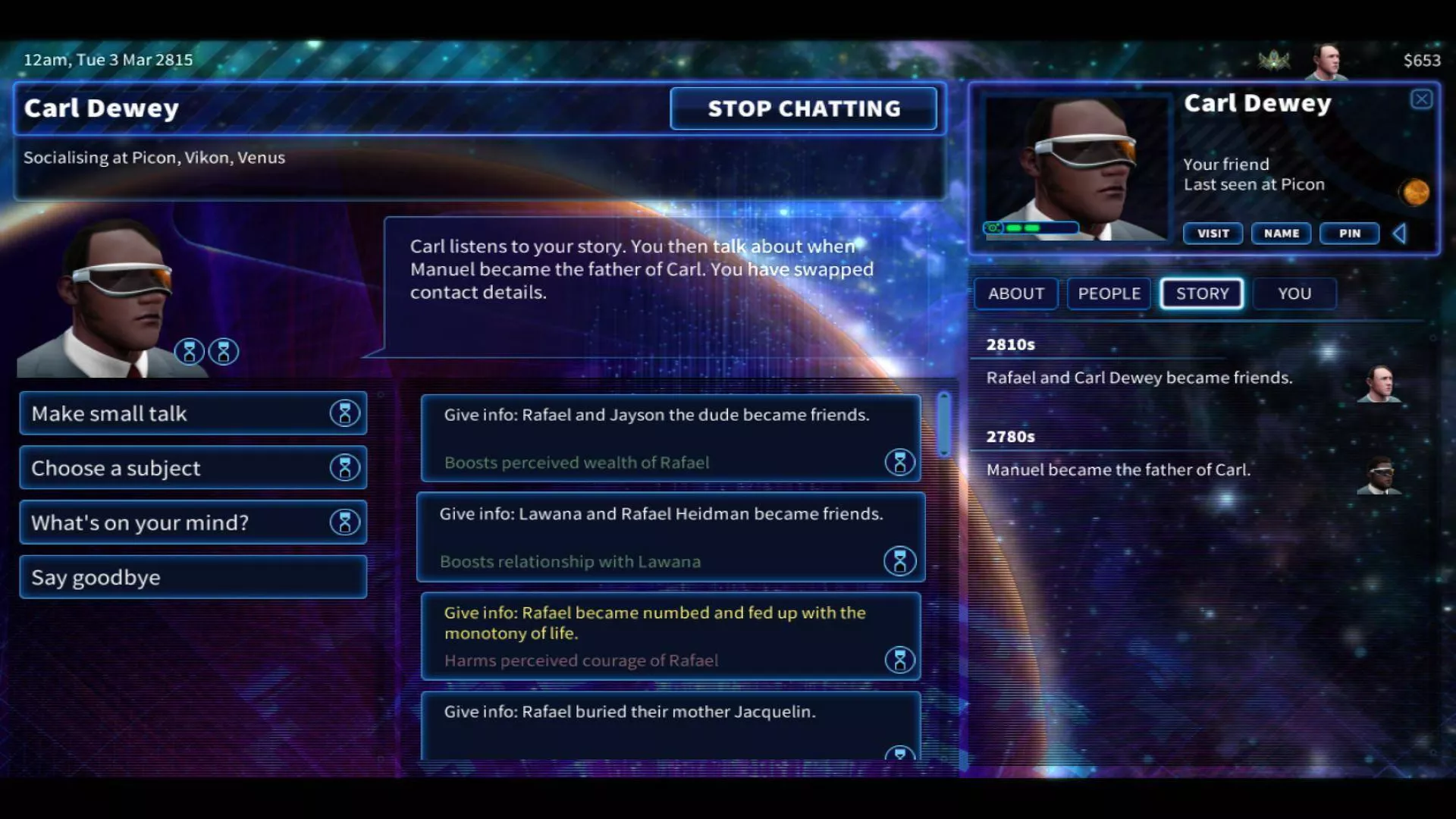Screen dimensions: 1456x819
Task: Open the player portrait in top bar
Action: (1326, 61)
